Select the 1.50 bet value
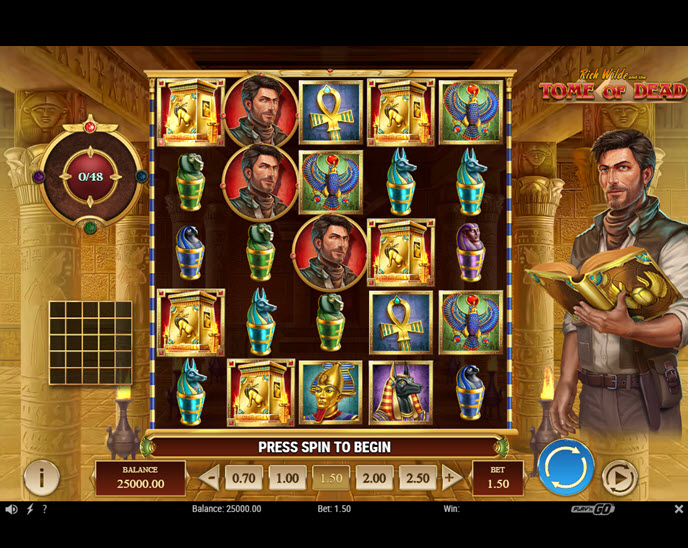Image resolution: width=688 pixels, height=548 pixels. [330, 478]
